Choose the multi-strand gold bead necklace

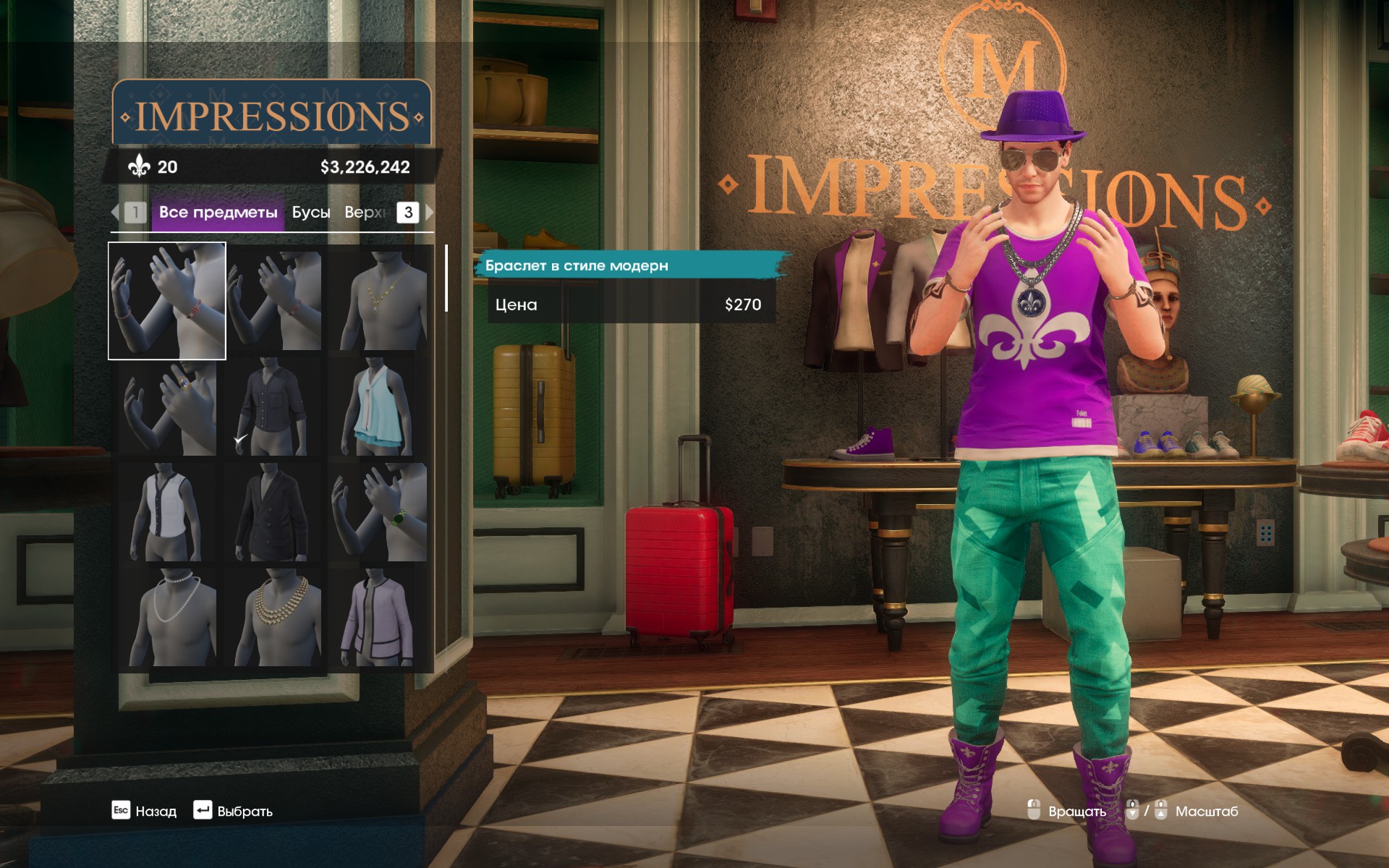[273, 618]
